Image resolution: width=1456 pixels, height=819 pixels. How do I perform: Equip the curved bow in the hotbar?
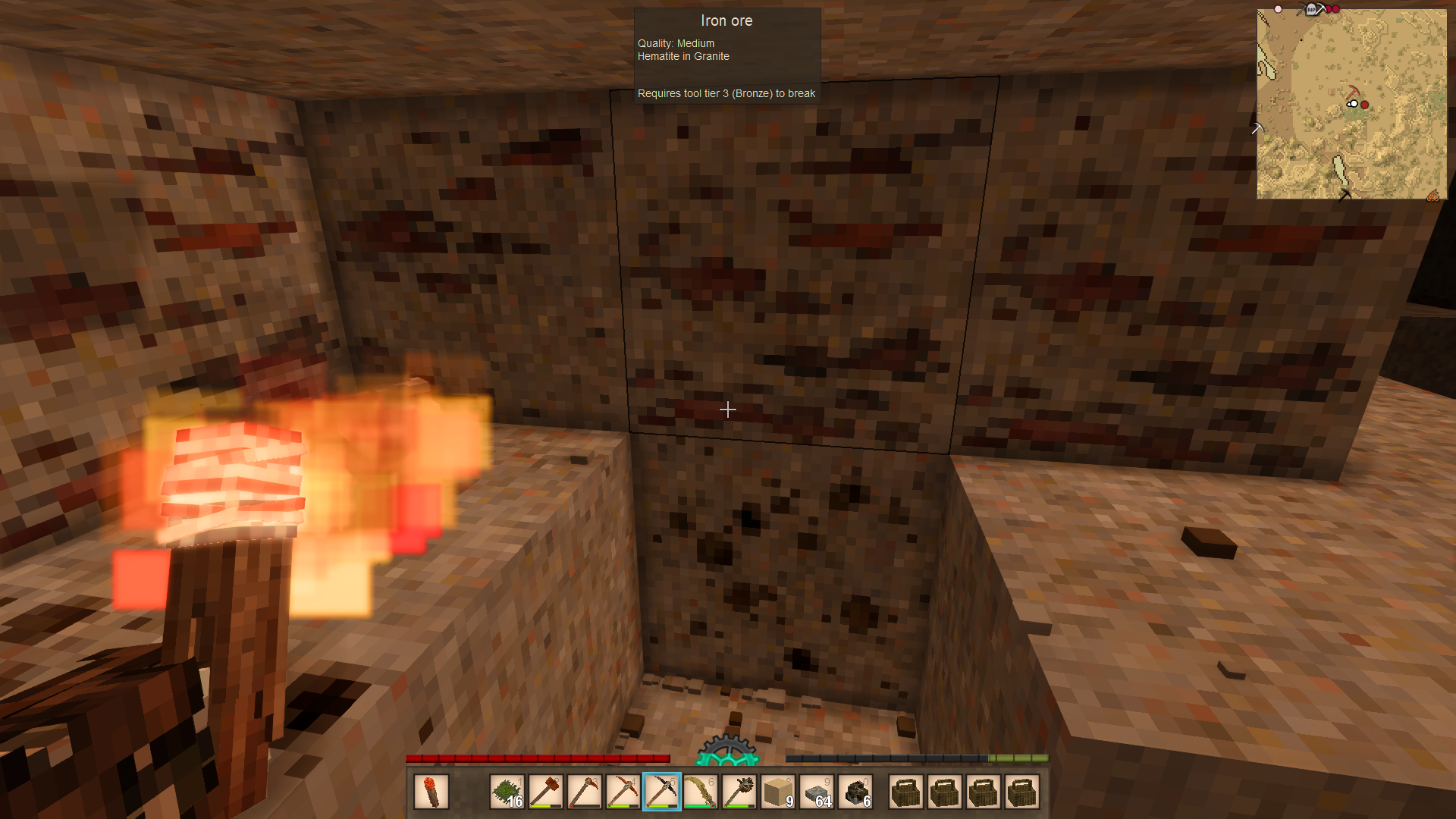pyautogui.click(x=701, y=792)
